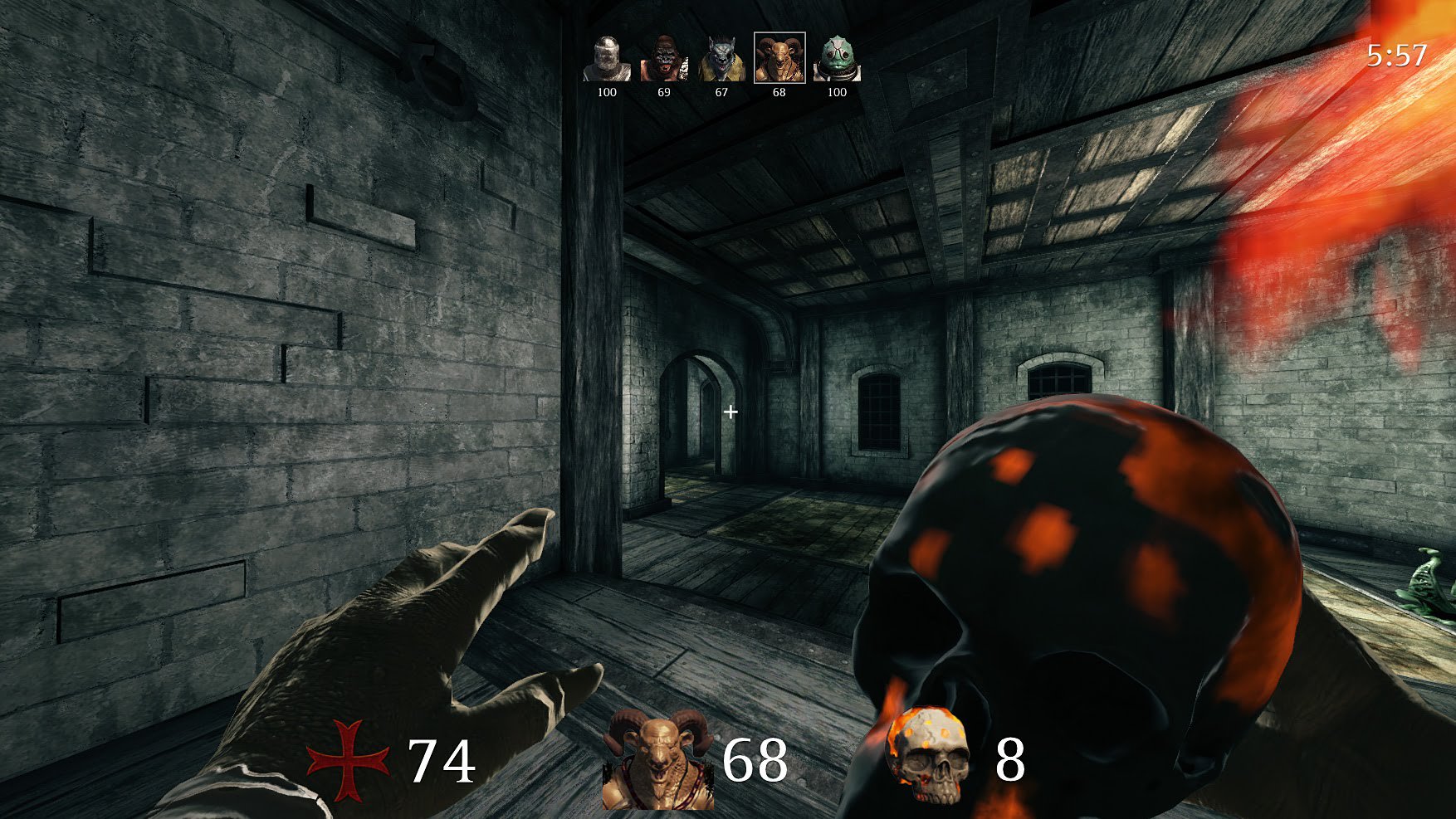
Task: Select the helmeted knight portrait
Action: [x=607, y=59]
